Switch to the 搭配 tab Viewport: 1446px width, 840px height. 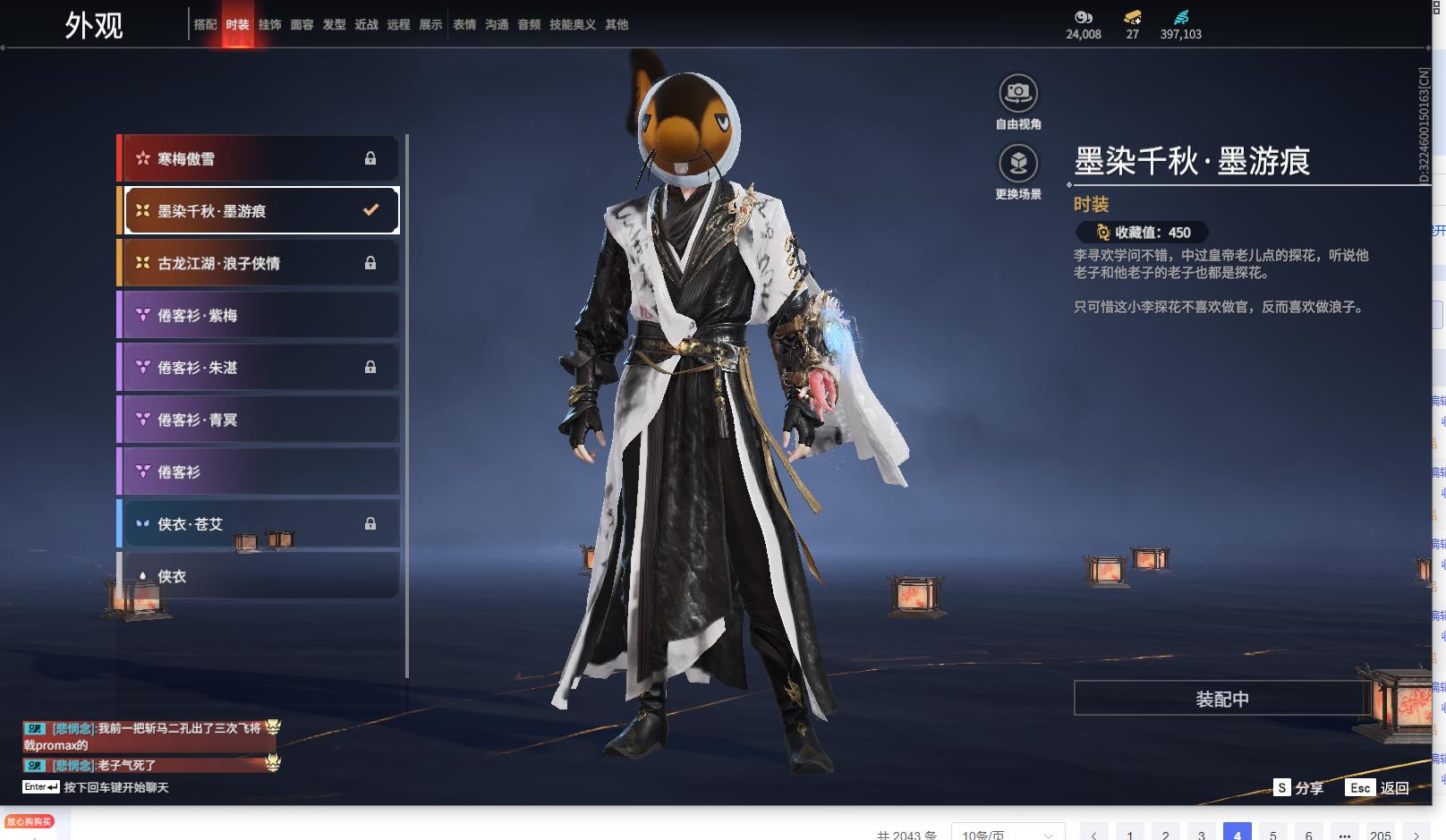pos(205,25)
